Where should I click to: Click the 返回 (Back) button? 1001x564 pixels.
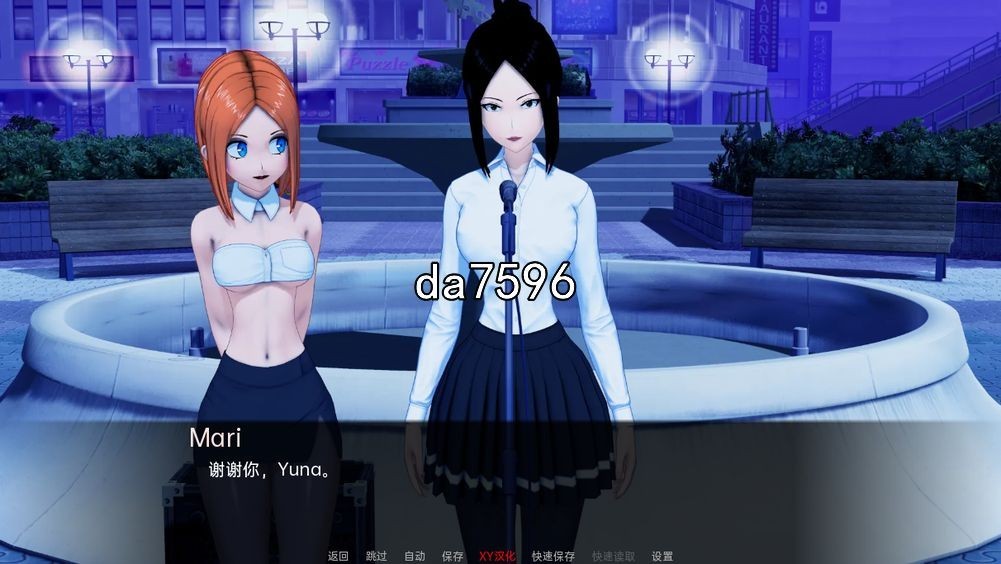coord(338,556)
